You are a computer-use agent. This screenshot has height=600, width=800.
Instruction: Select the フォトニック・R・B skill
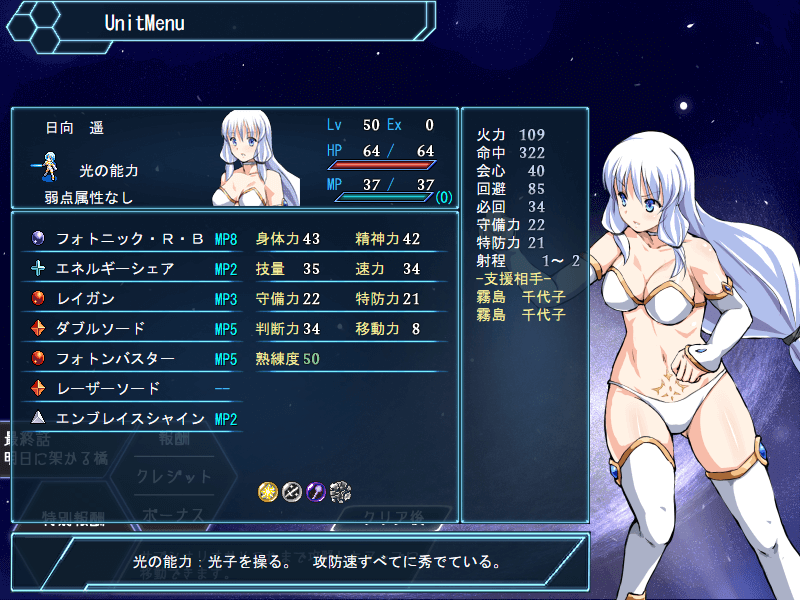[x=130, y=239]
